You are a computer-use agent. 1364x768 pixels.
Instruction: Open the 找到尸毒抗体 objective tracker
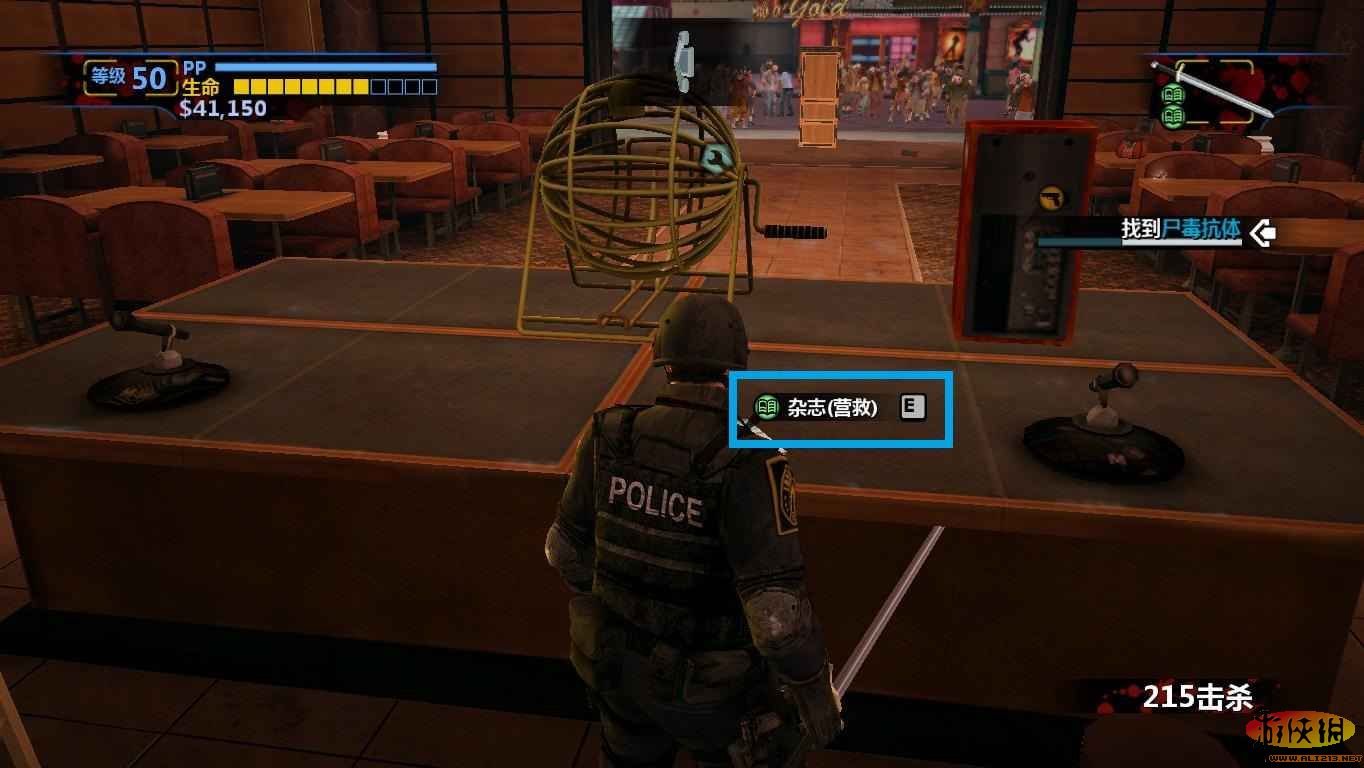coord(1180,230)
